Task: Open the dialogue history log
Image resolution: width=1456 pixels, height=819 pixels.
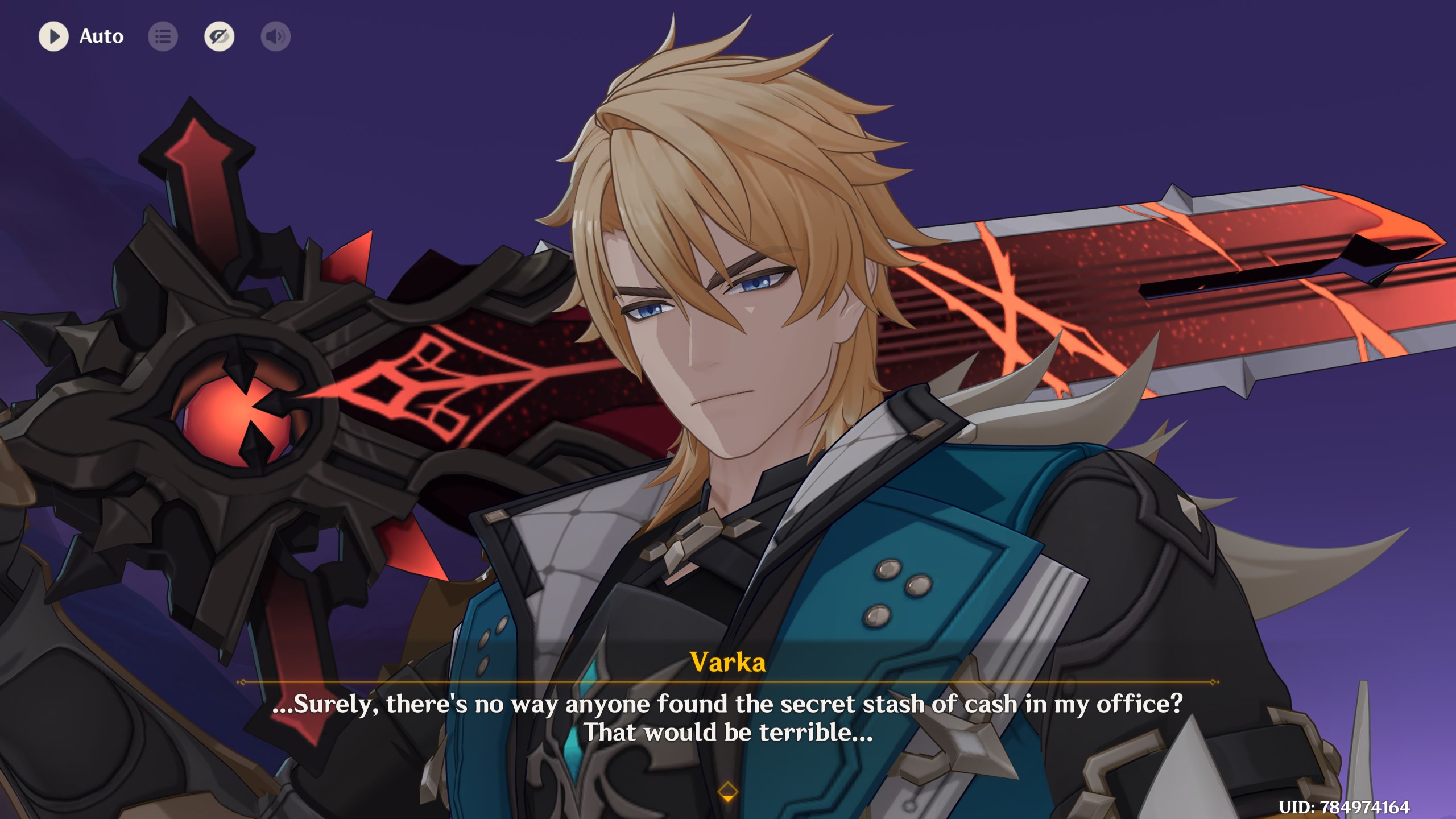Action: tap(163, 36)
